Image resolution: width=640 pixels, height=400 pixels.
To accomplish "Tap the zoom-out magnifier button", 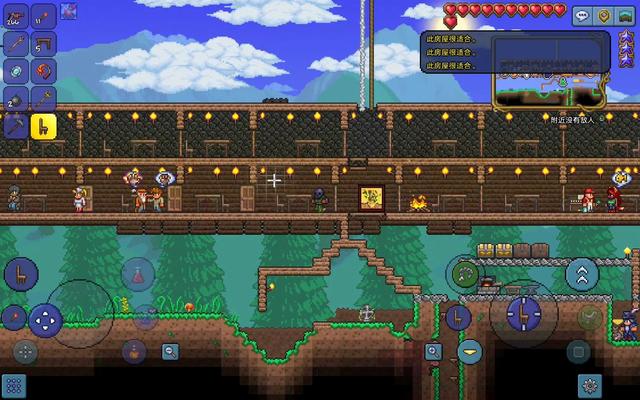I will [170, 351].
